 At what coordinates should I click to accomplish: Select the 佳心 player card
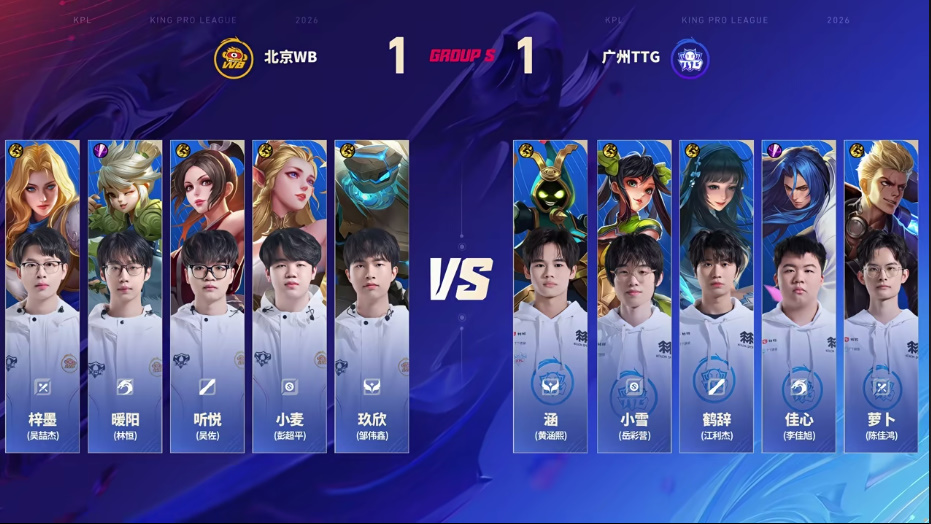(x=799, y=295)
